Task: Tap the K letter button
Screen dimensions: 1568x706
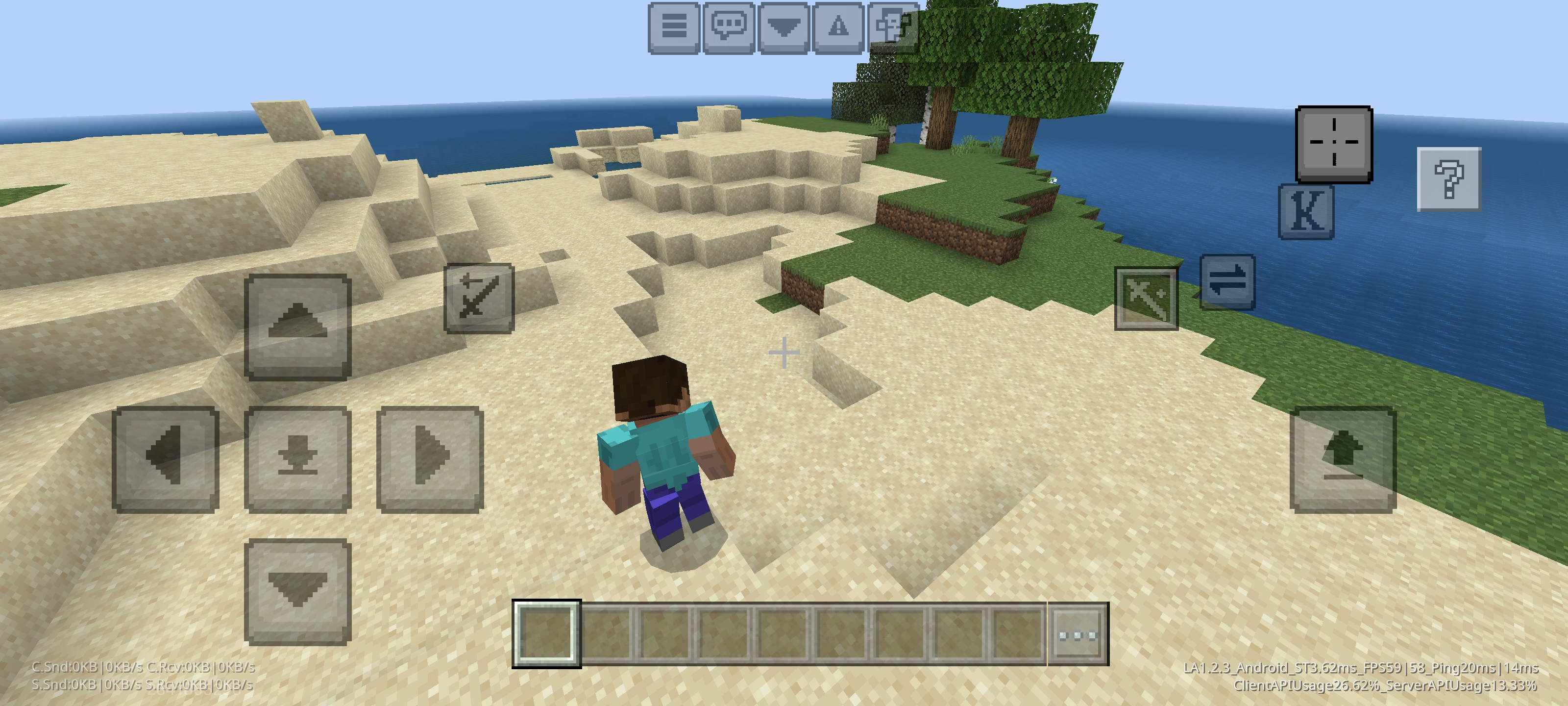Action: tap(1306, 211)
